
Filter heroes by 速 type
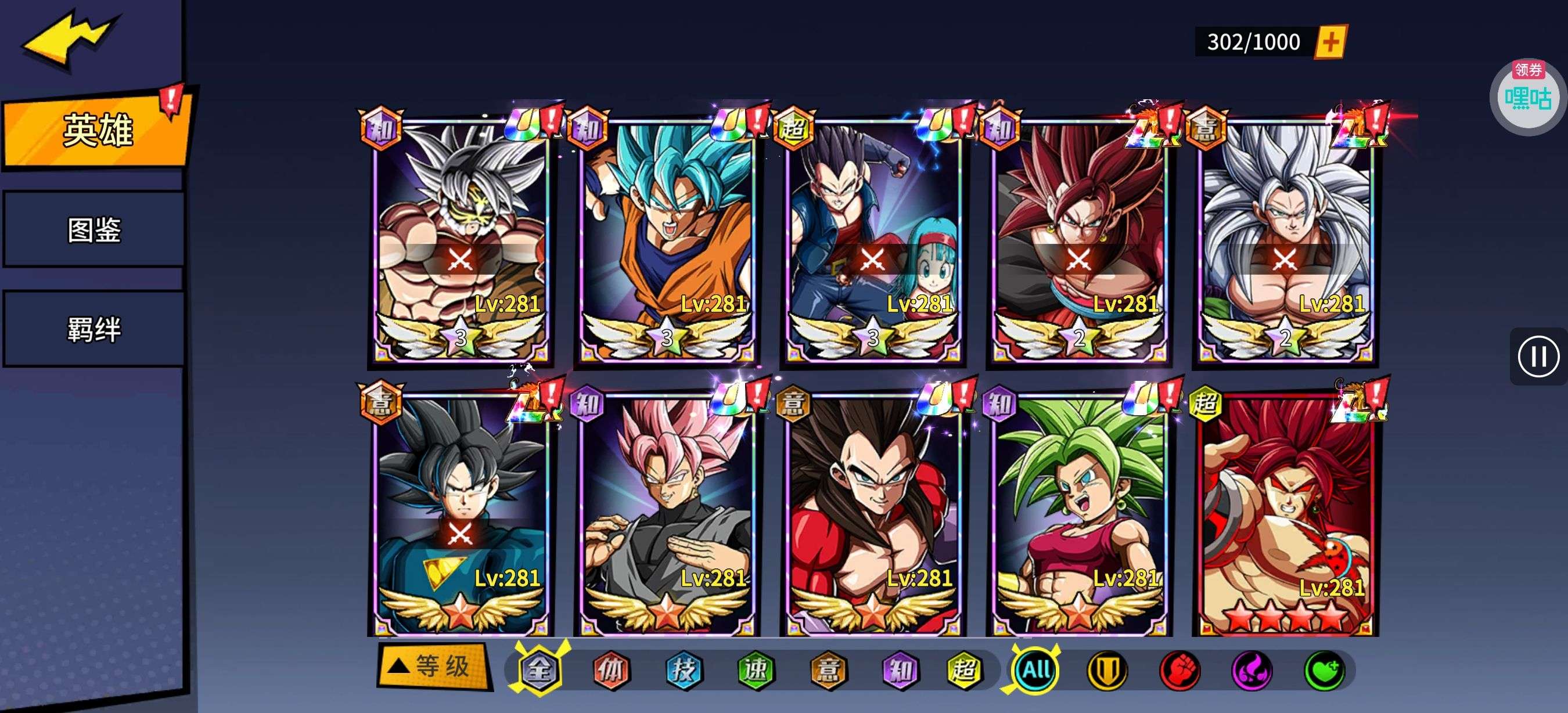[756, 671]
